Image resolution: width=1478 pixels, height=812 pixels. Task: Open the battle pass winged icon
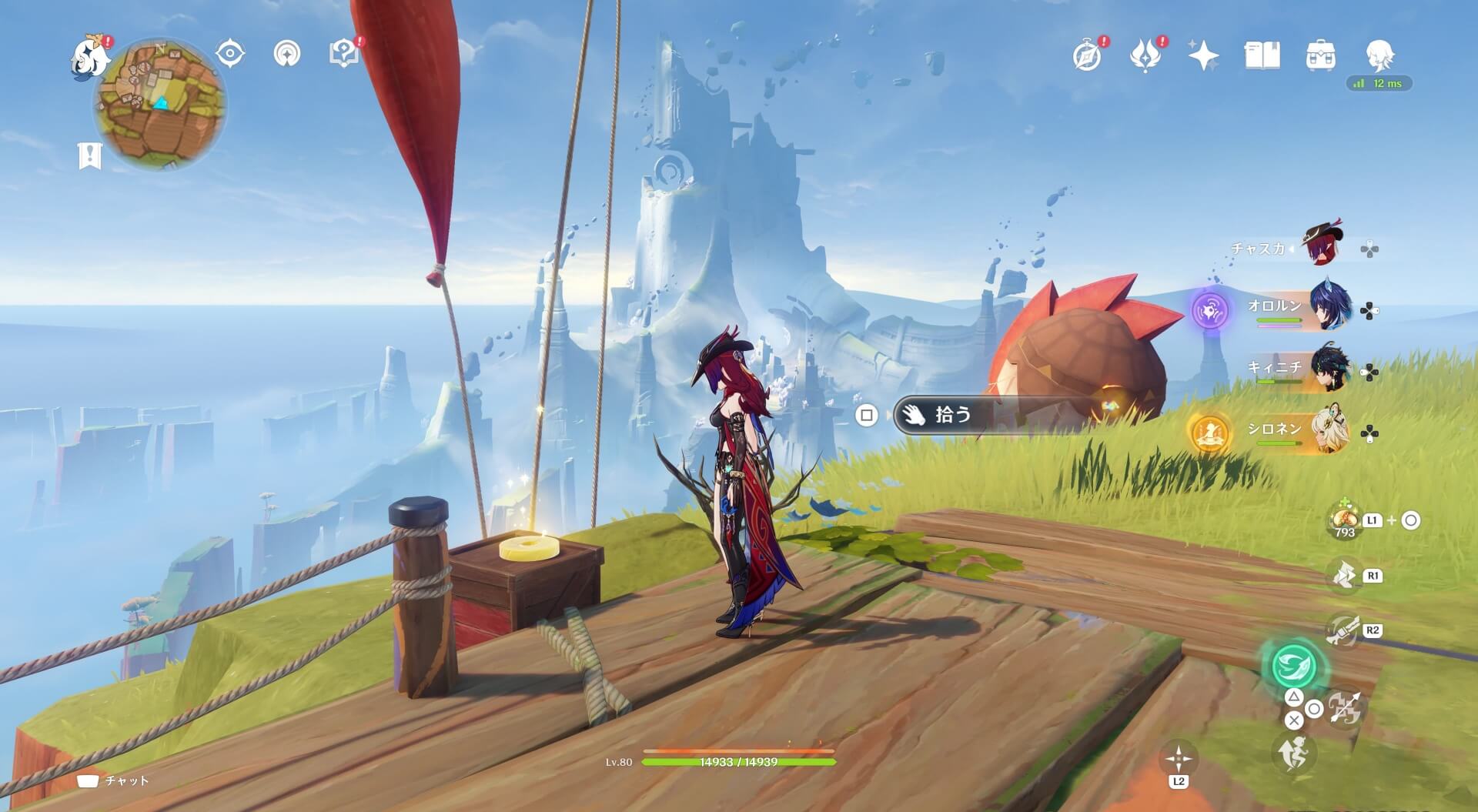1145,55
